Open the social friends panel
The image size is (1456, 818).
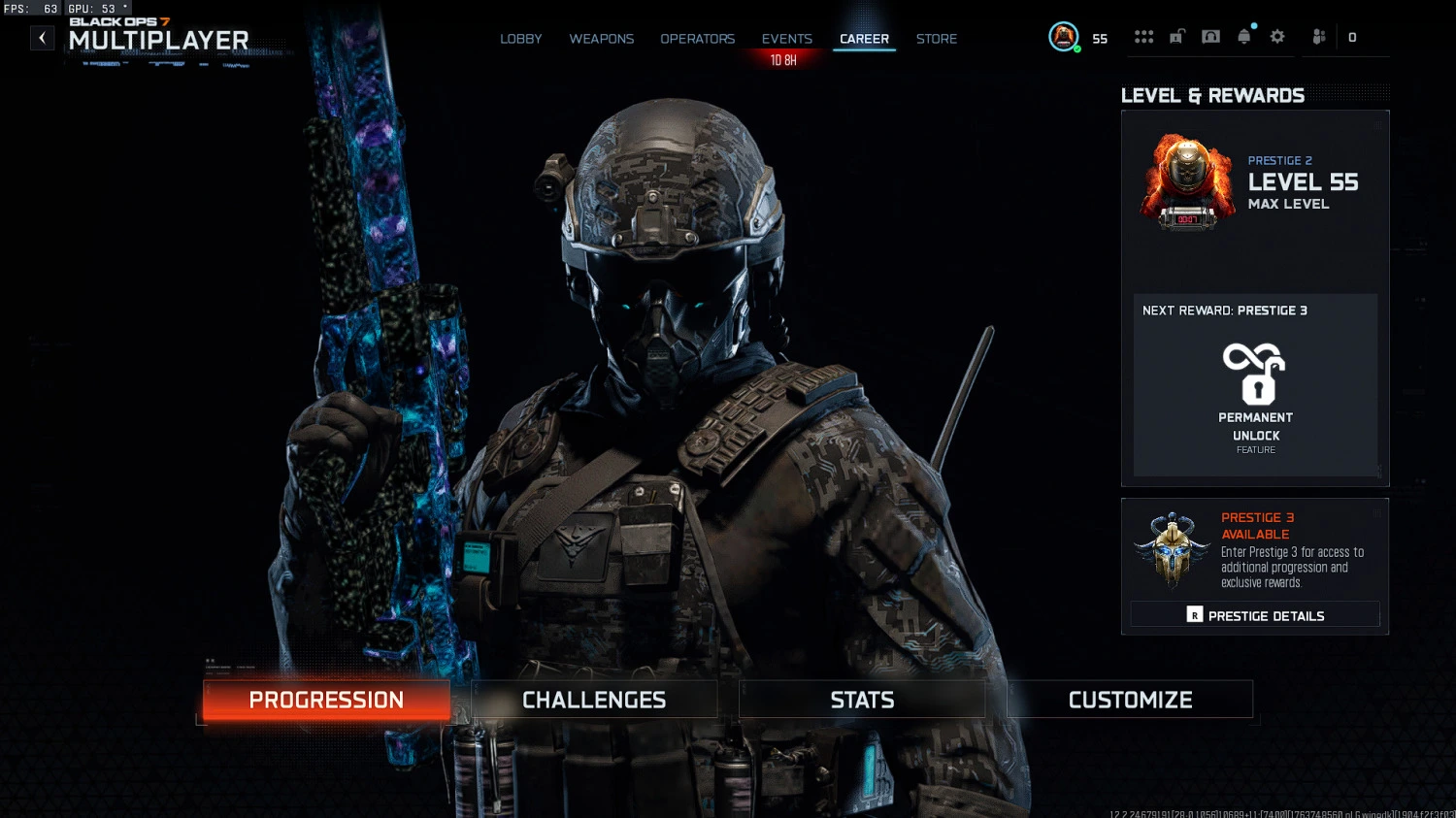1318,36
